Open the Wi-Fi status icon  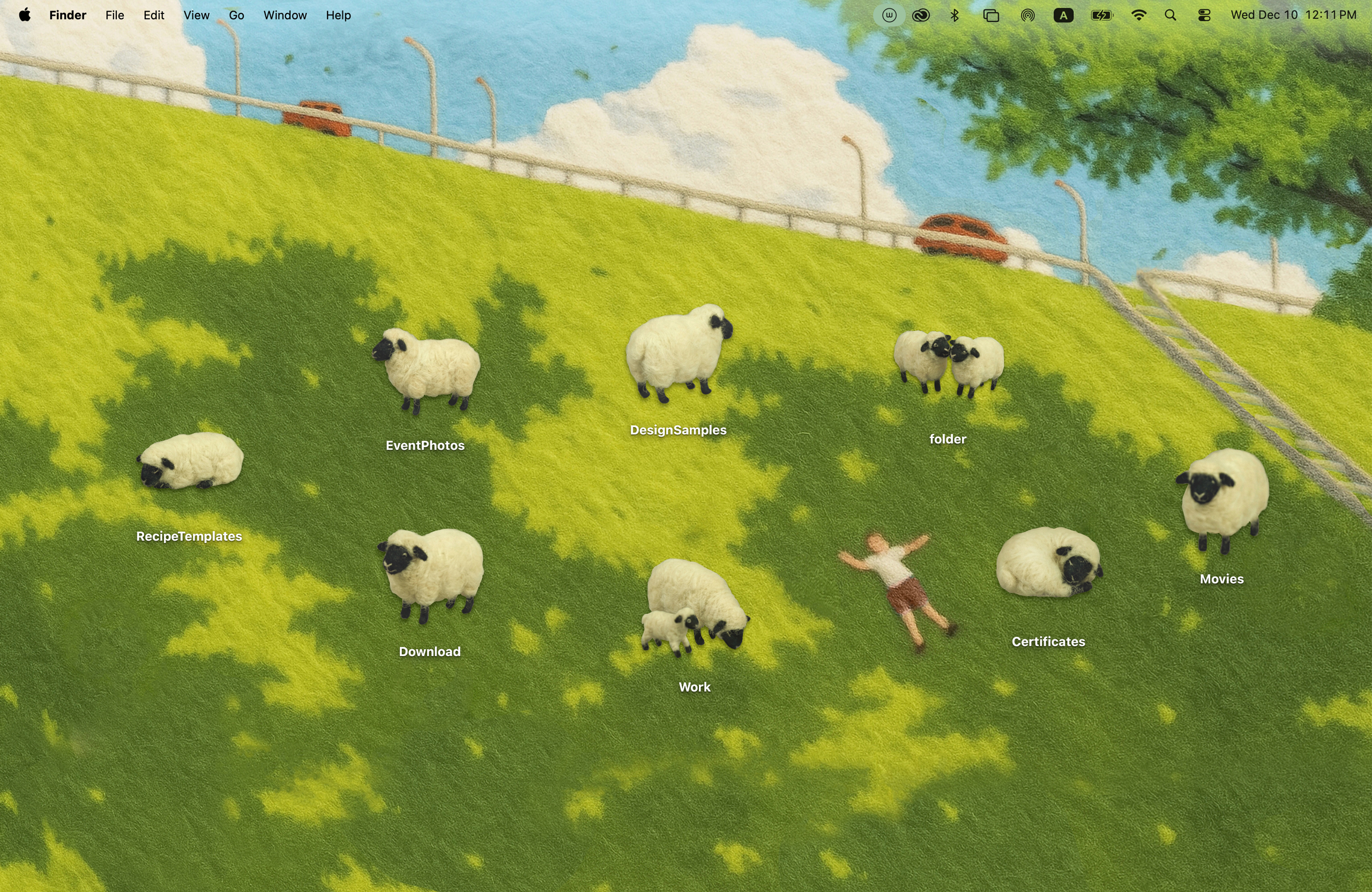tap(1140, 15)
